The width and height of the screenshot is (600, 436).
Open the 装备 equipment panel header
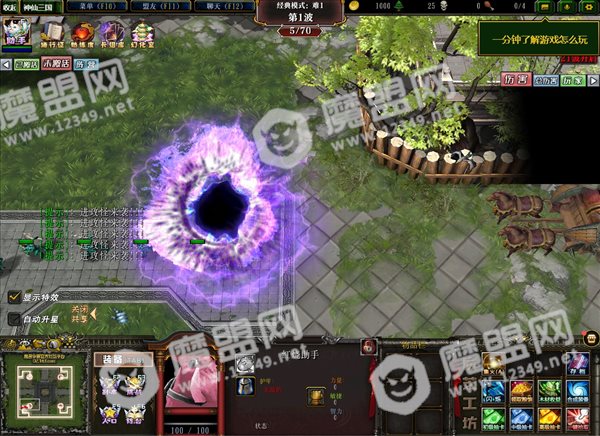(112, 359)
